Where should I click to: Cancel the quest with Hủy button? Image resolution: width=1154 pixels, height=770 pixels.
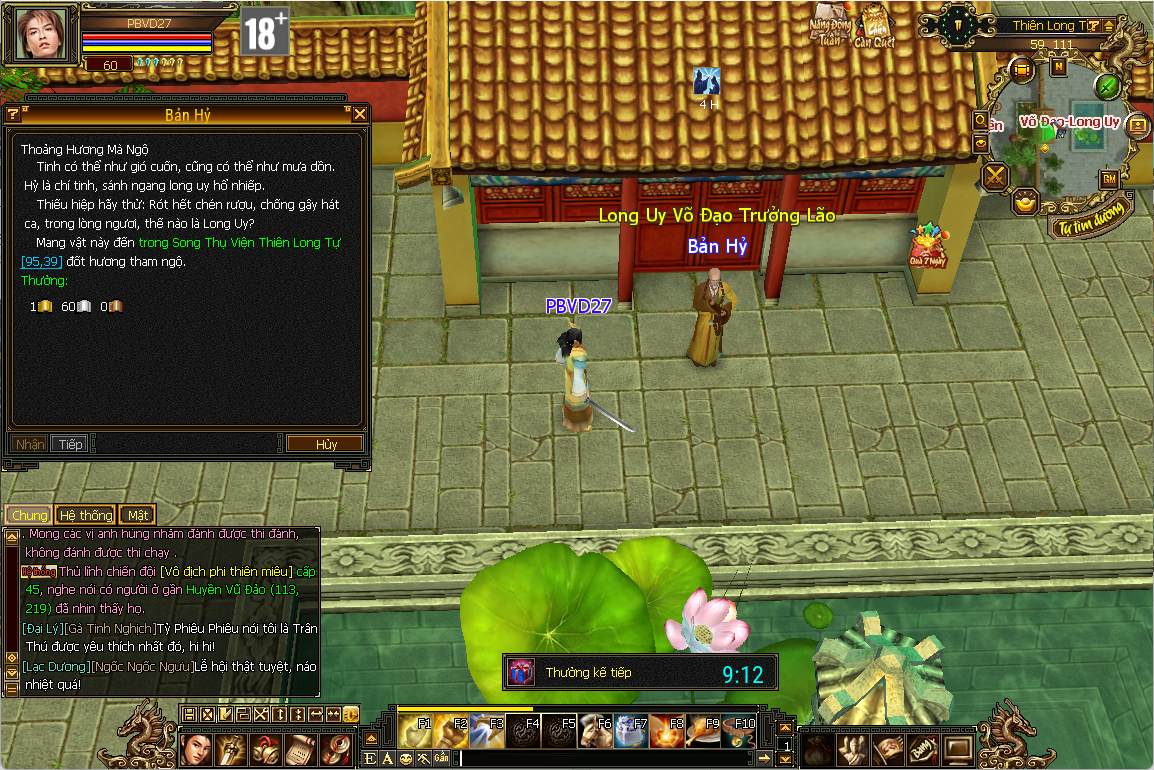[326, 444]
